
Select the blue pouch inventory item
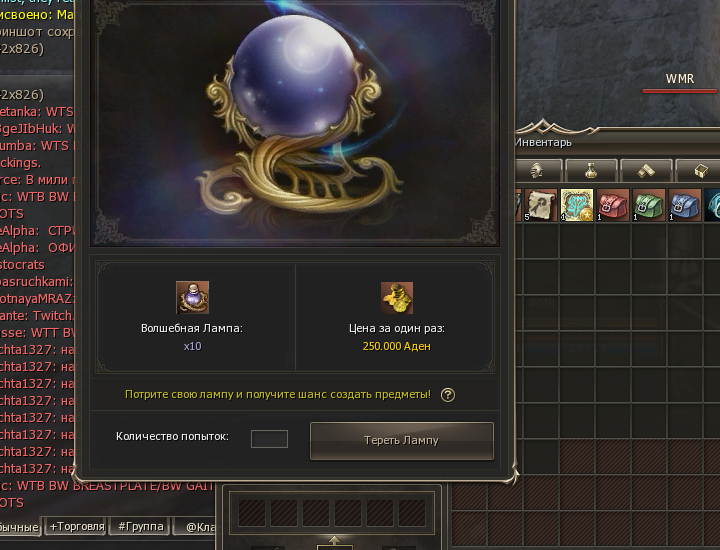(684, 204)
